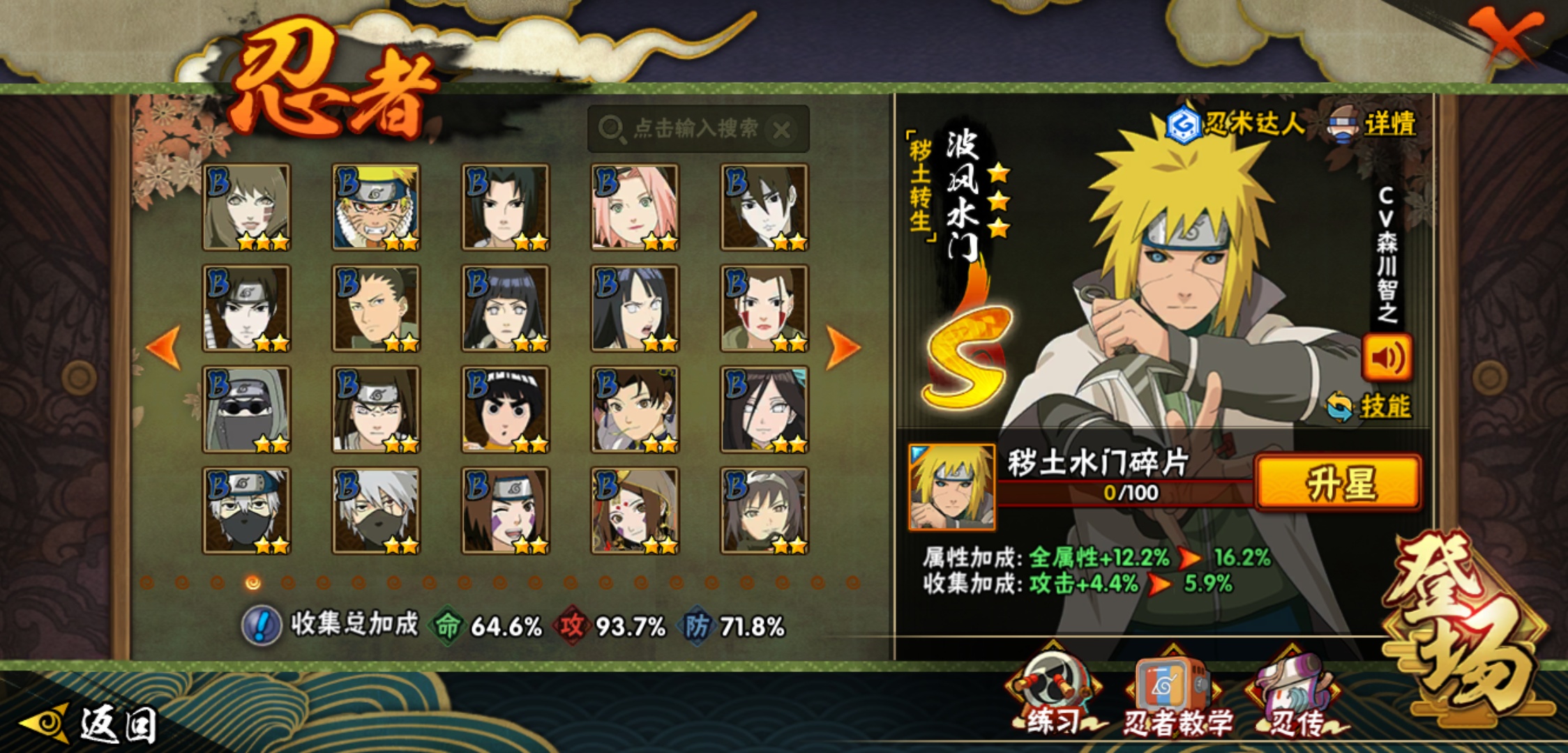
Task: Close the ninja screen with the red X
Action: click(x=1507, y=36)
